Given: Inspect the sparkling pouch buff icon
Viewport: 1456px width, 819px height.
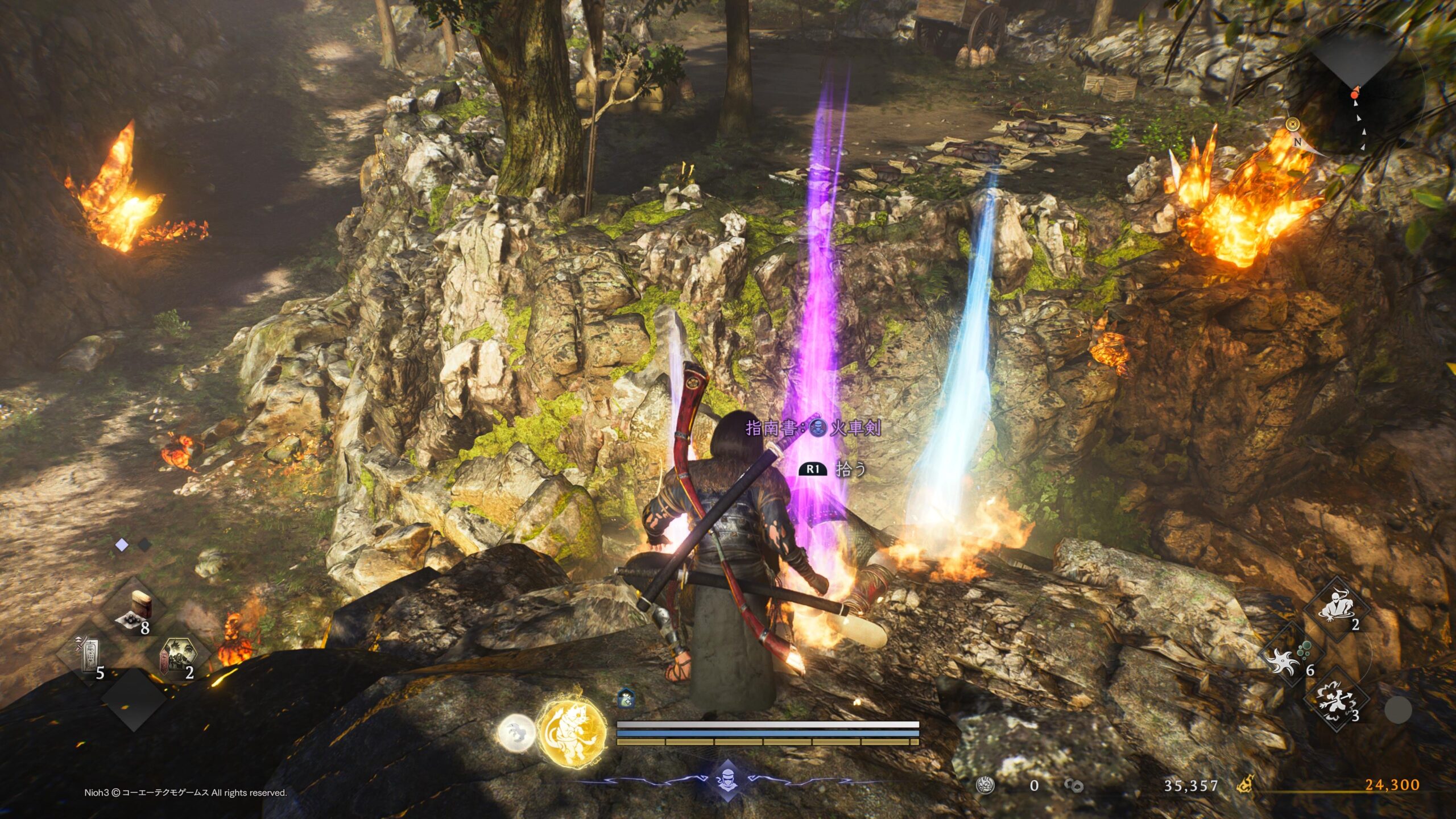Looking at the screenshot, I should (x=626, y=697).
